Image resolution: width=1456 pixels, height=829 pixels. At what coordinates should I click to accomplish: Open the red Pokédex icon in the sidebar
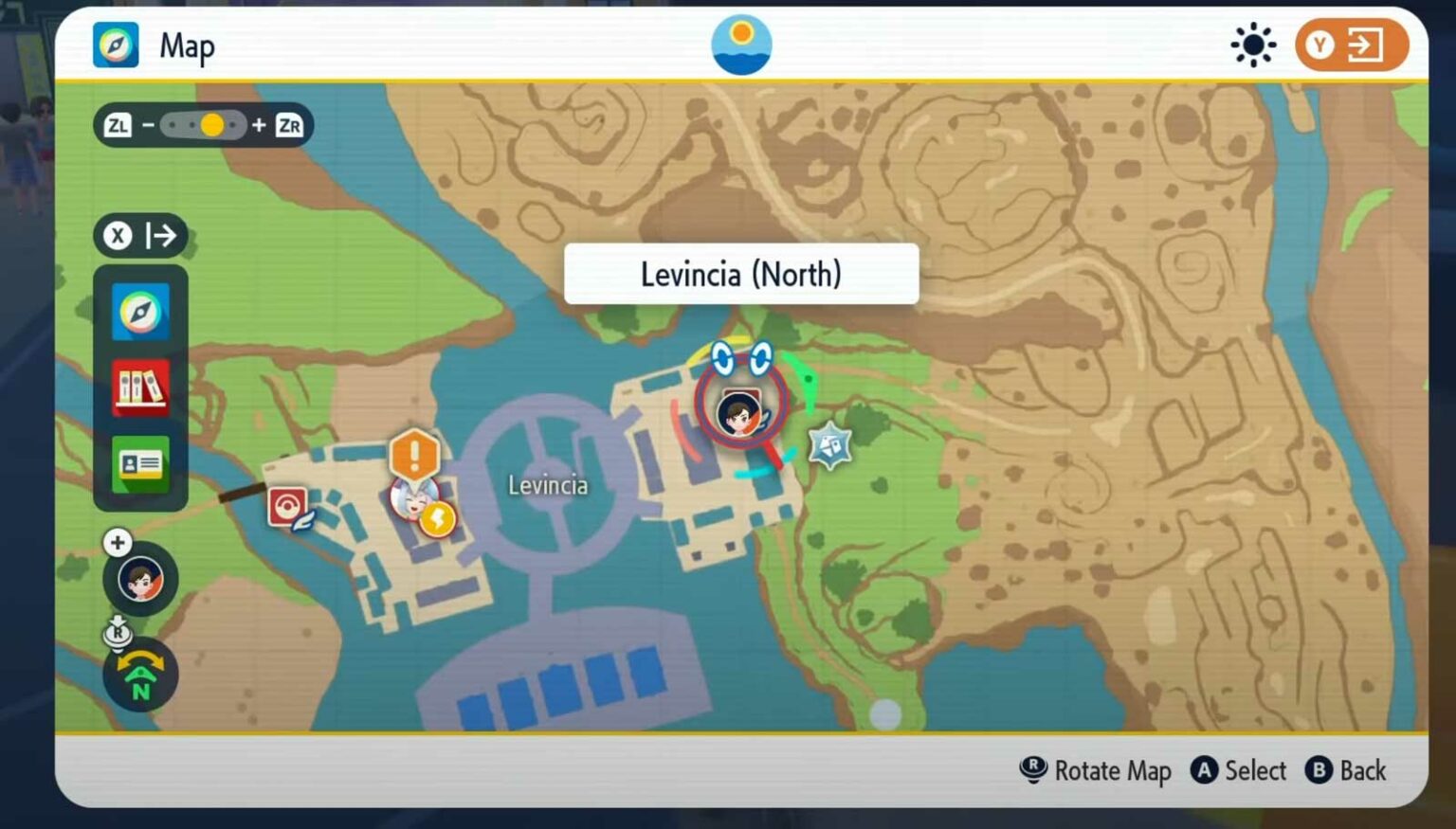(x=140, y=387)
